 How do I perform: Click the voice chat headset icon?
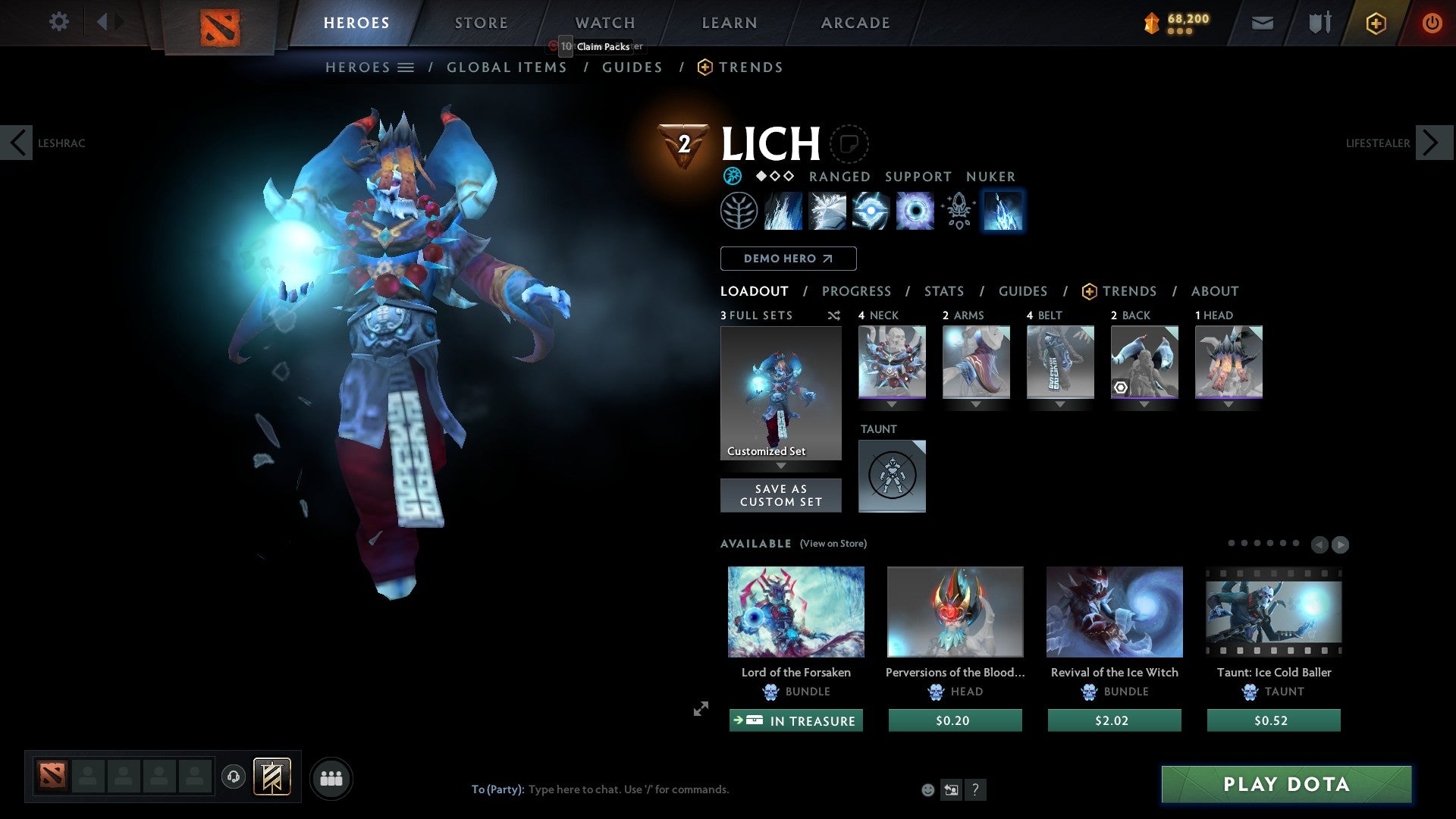233,777
